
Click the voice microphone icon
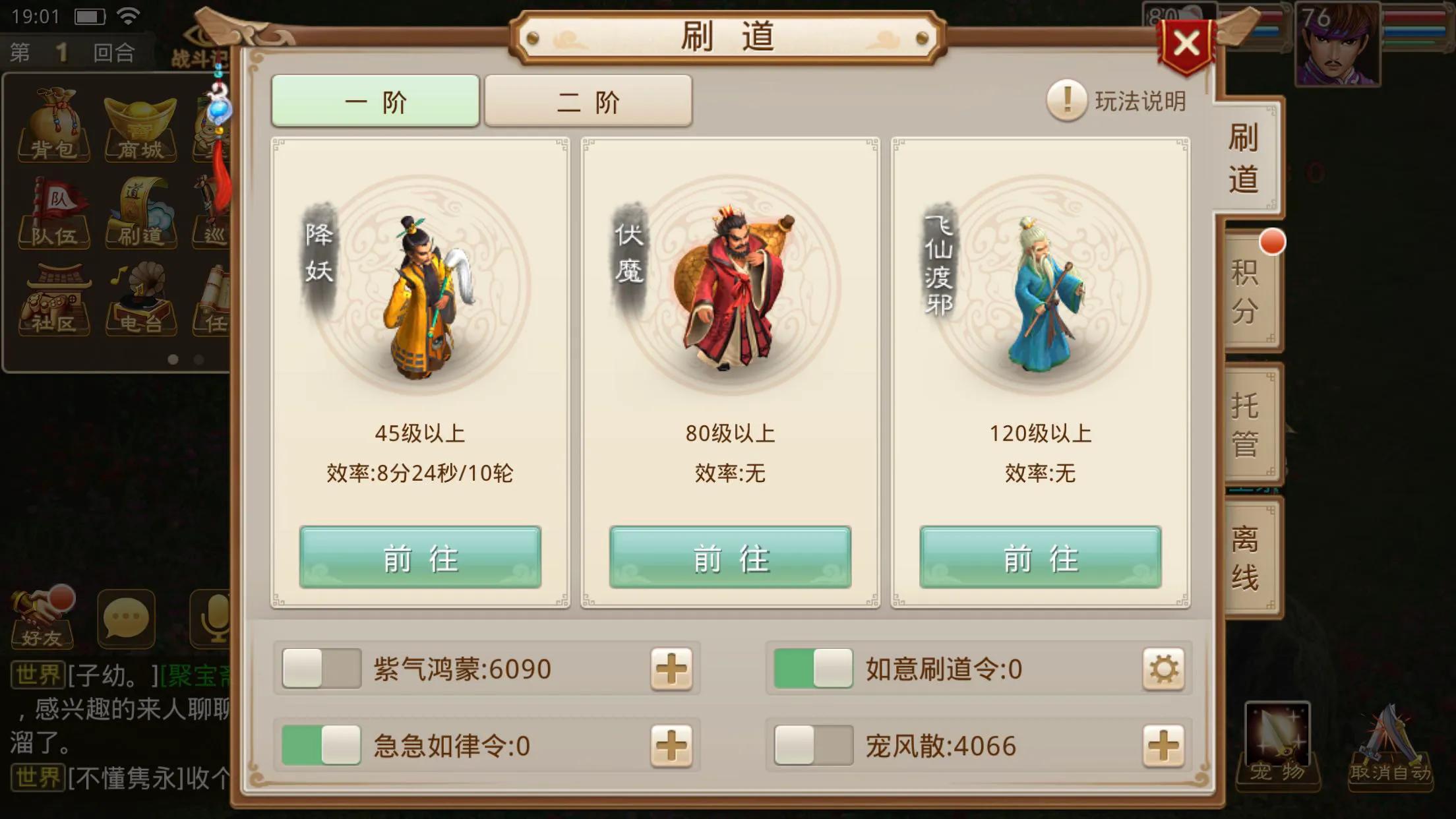pos(211,620)
